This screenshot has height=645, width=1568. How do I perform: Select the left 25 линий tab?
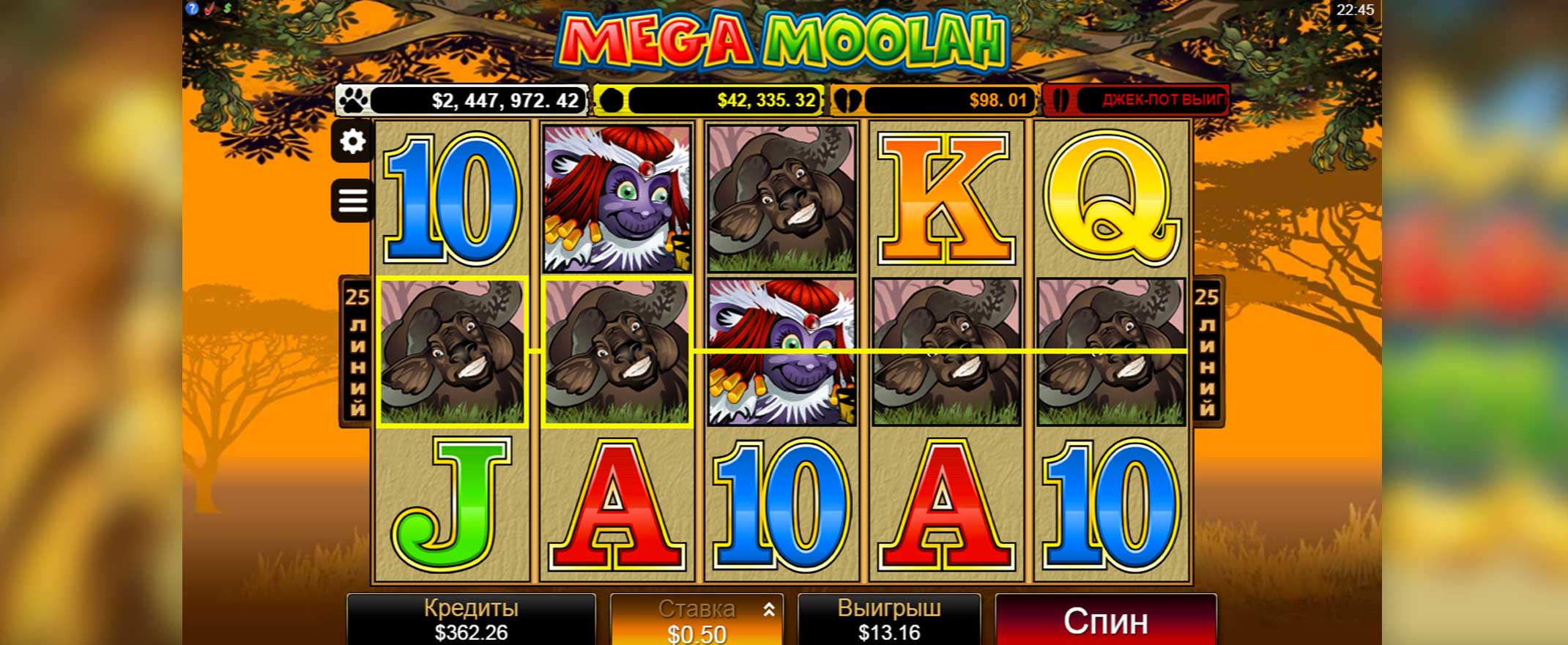click(356, 351)
